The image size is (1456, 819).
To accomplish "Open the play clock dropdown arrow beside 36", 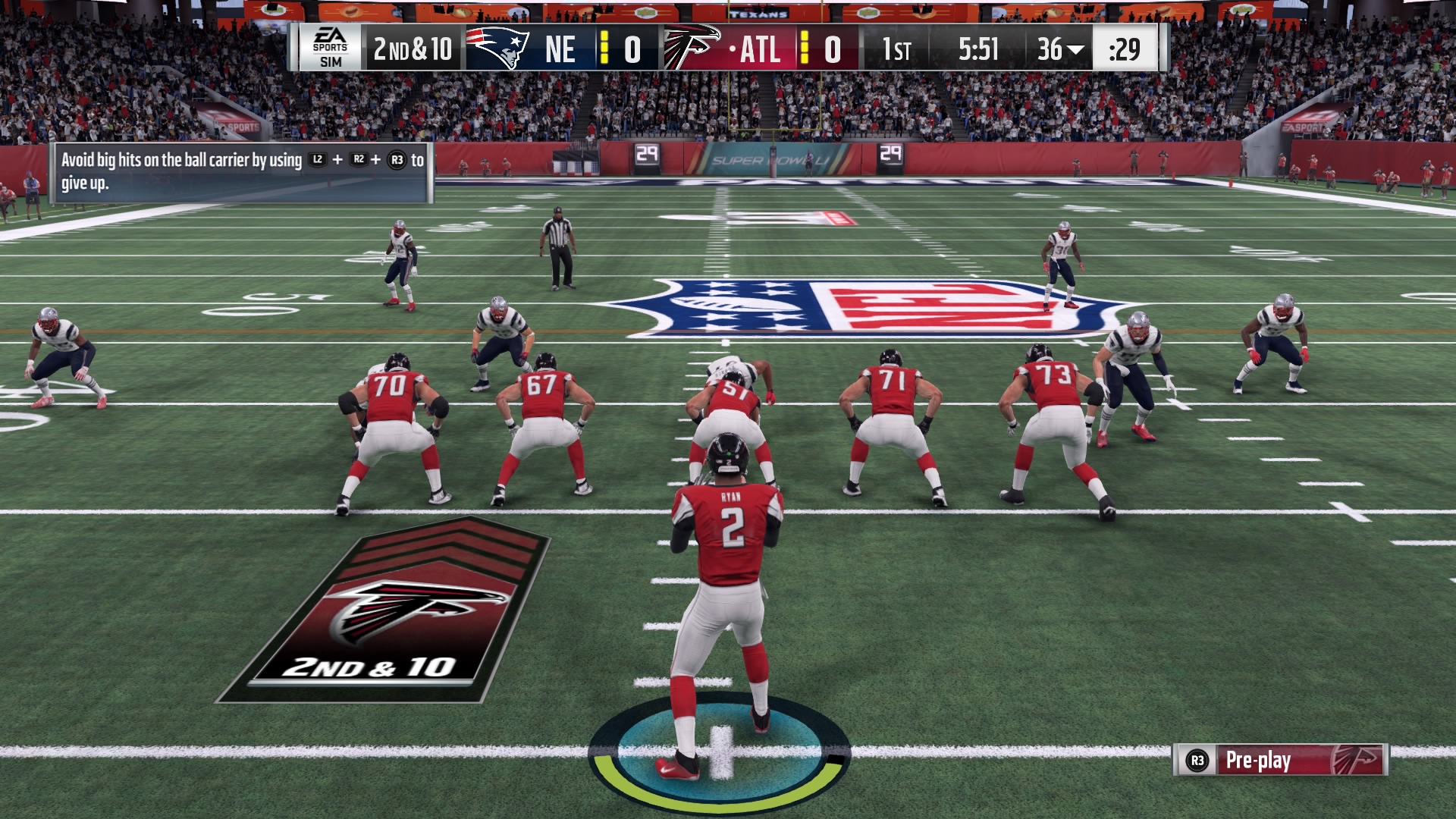I will pyautogui.click(x=1075, y=49).
